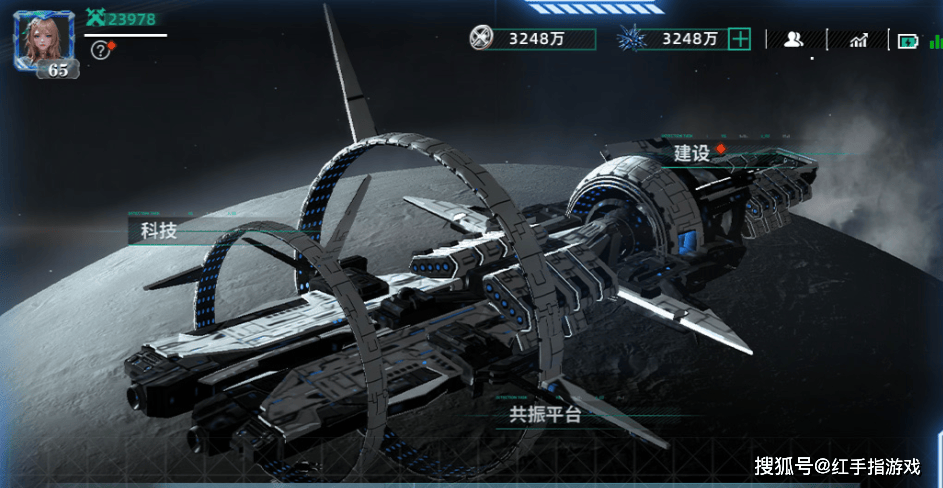Open the friends silhouette icon

pos(794,39)
